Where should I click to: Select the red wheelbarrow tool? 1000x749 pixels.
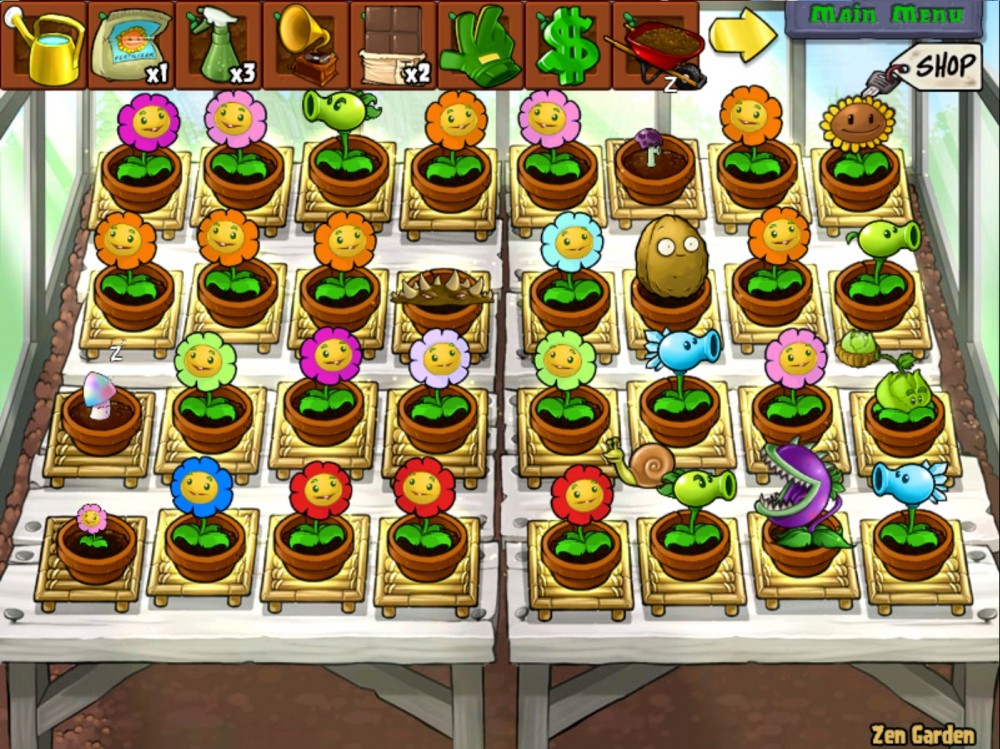pyautogui.click(x=655, y=45)
